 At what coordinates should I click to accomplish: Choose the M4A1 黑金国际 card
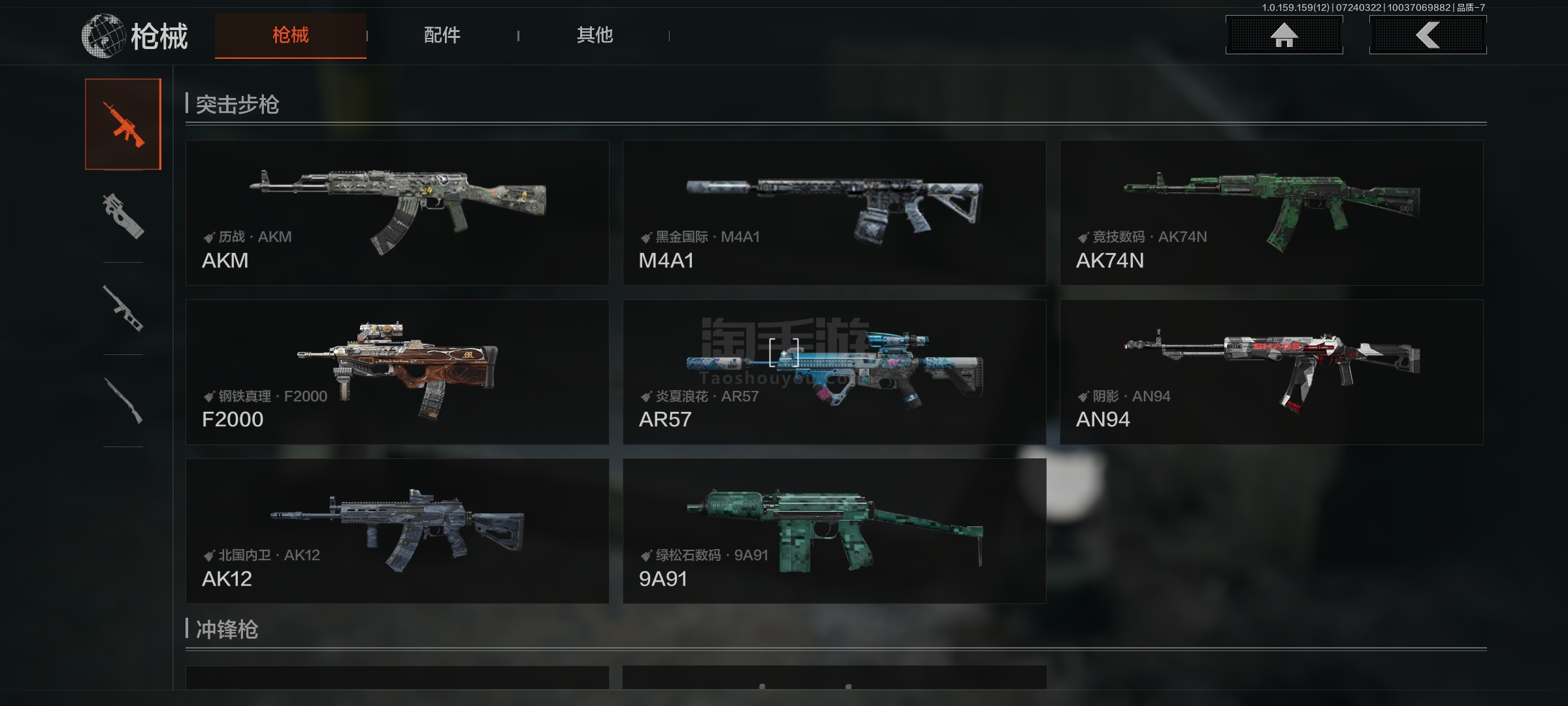pyautogui.click(x=834, y=212)
